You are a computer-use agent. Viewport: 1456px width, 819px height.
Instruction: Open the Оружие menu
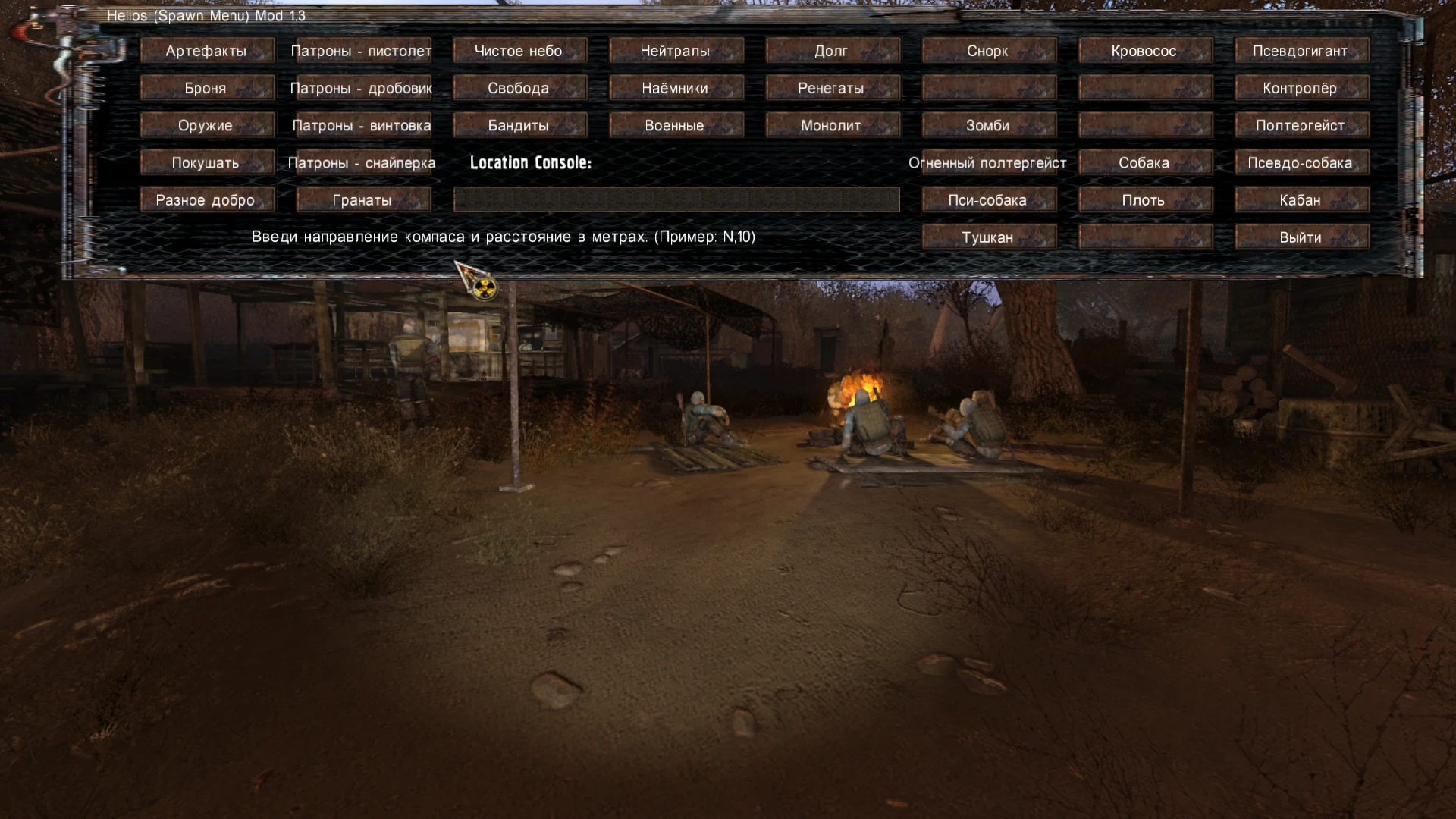point(207,124)
